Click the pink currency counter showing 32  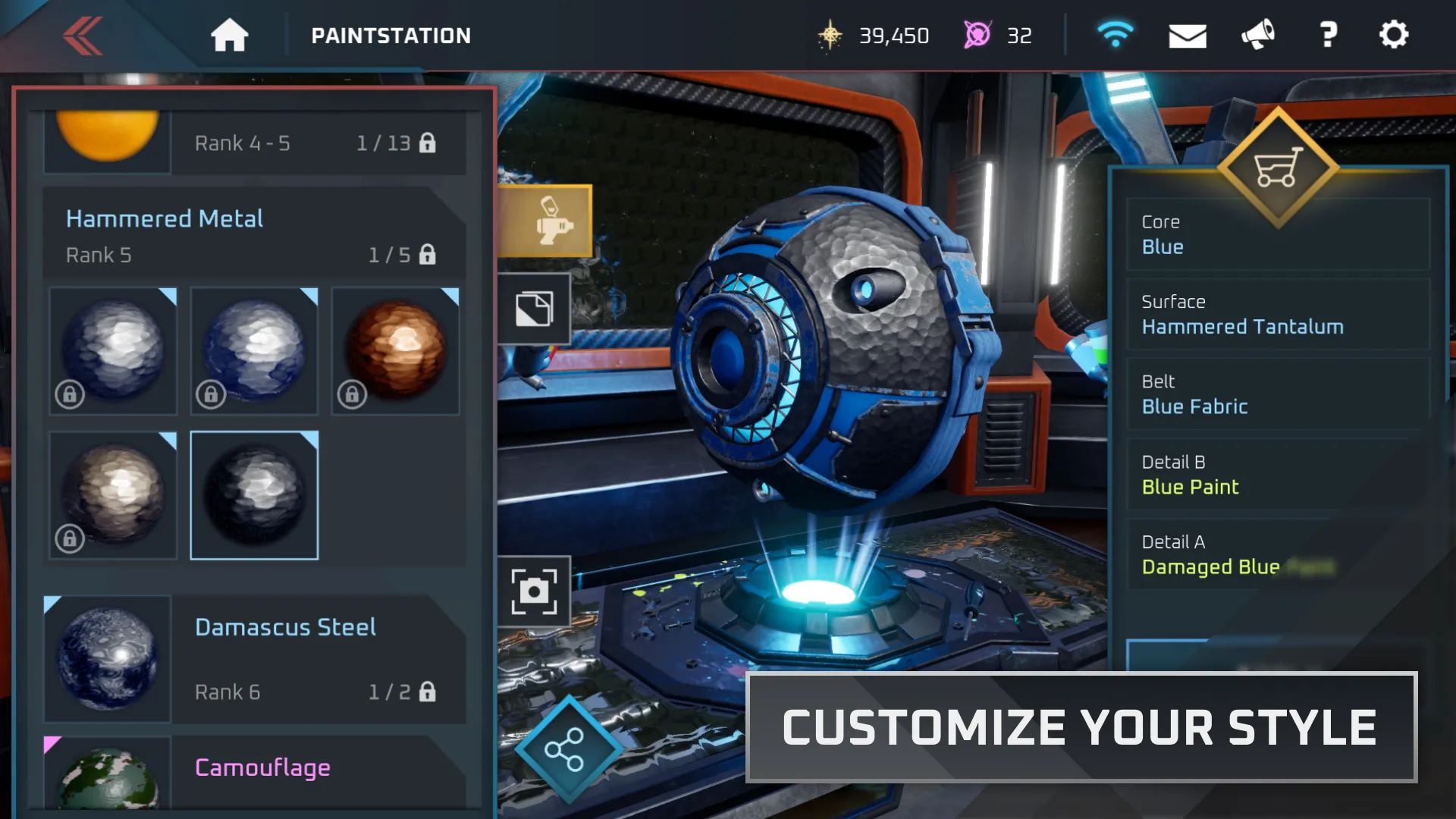(x=1001, y=35)
